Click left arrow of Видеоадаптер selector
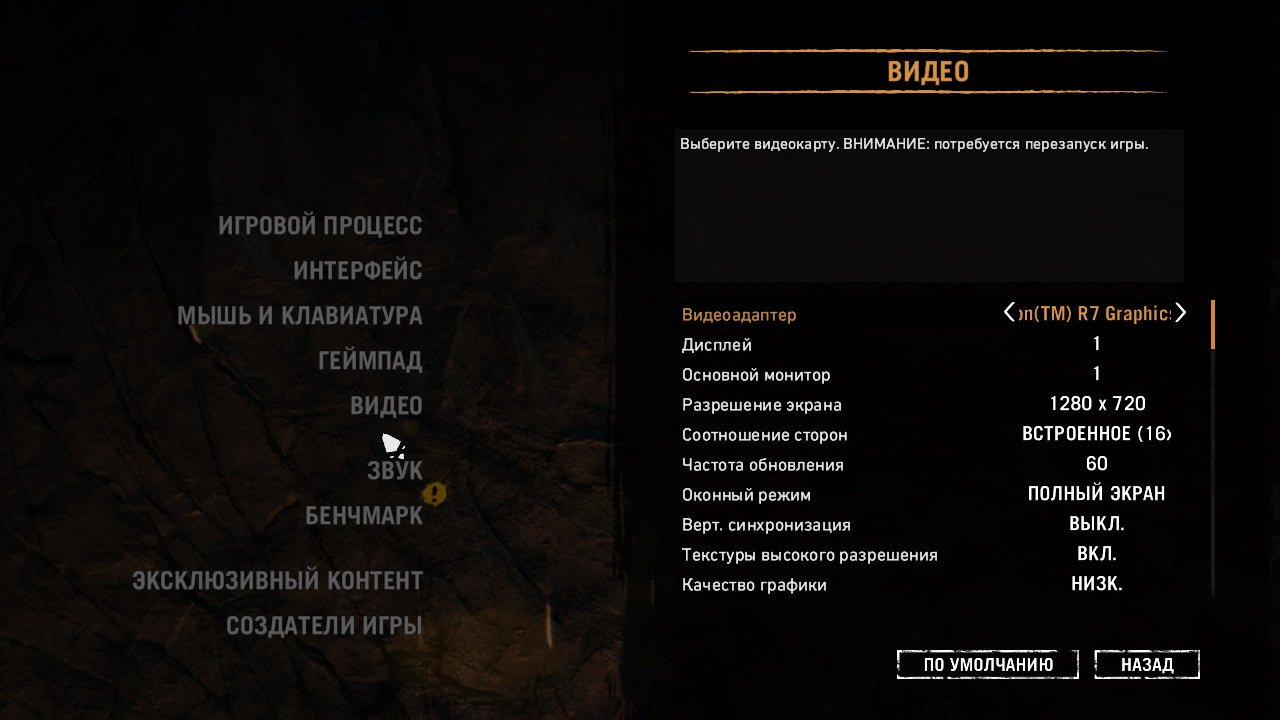The height and width of the screenshot is (720, 1280). tap(1009, 313)
